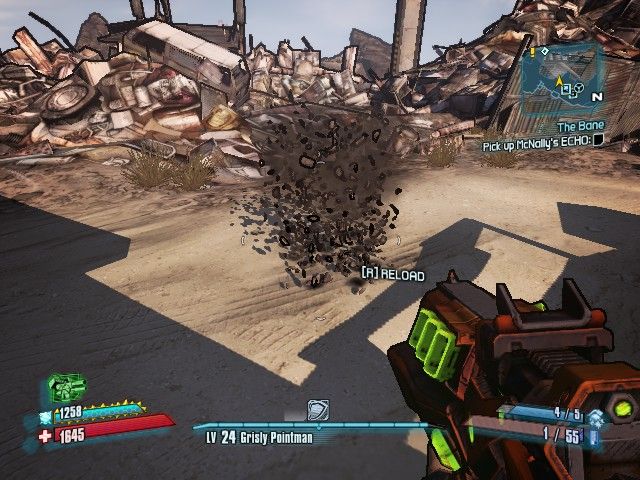Click the yellow exclamation quest marker on minimap
This screenshot has width=640, height=480.
533,51
